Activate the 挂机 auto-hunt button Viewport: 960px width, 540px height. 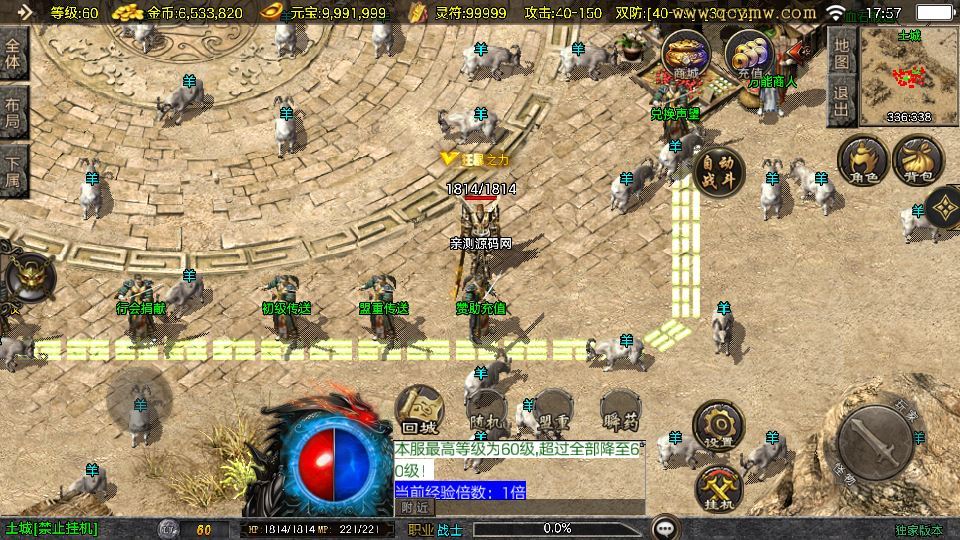[719, 487]
